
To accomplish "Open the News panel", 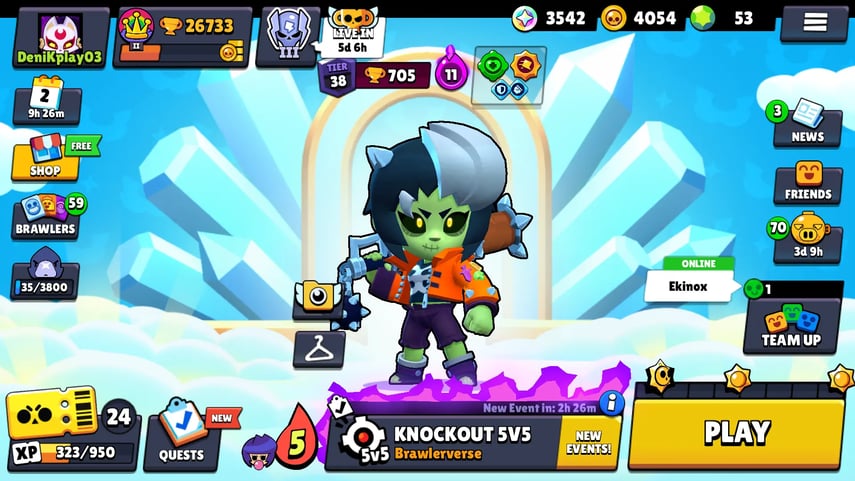I will point(806,124).
